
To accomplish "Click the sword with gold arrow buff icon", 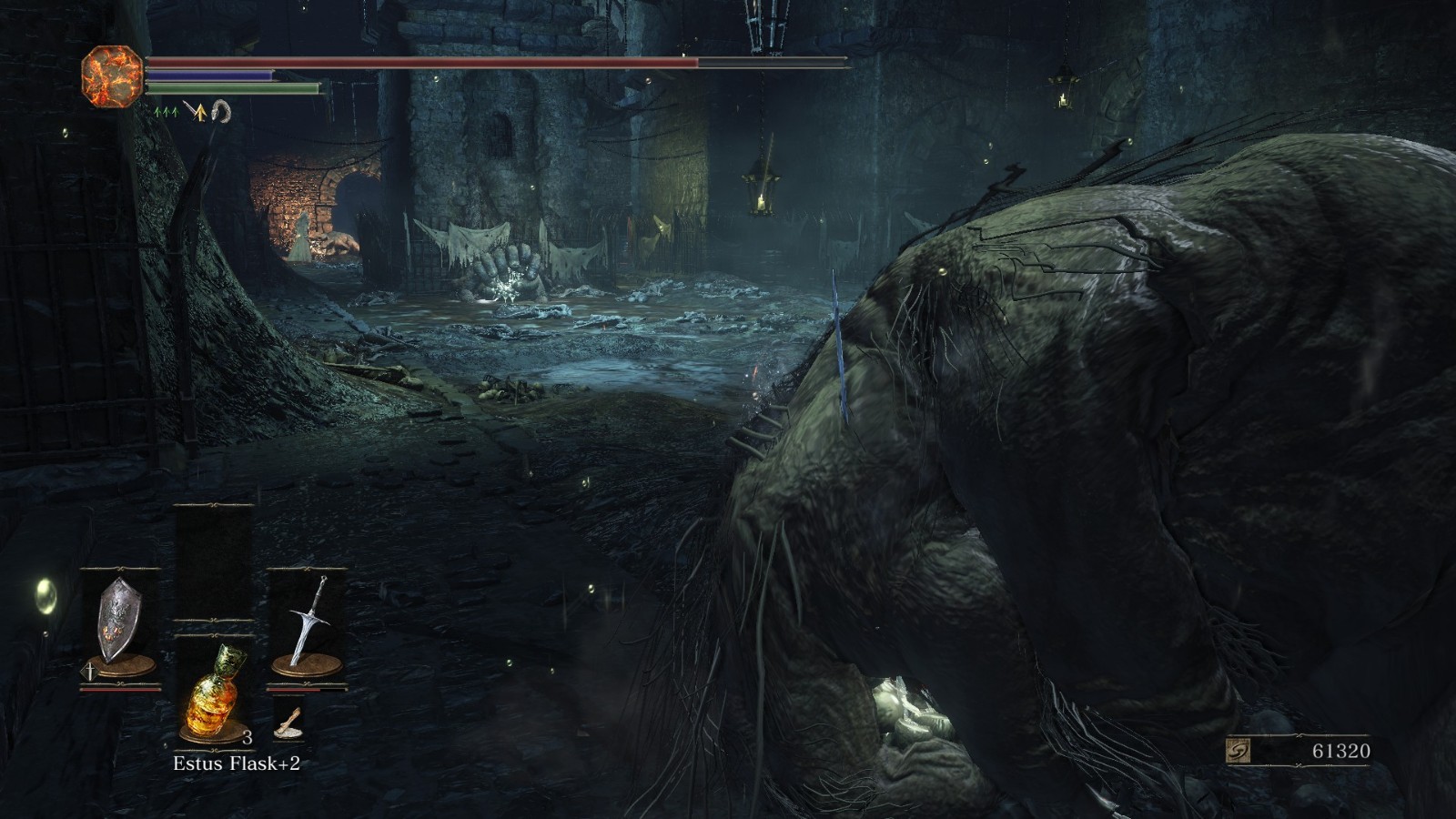I will (x=195, y=112).
